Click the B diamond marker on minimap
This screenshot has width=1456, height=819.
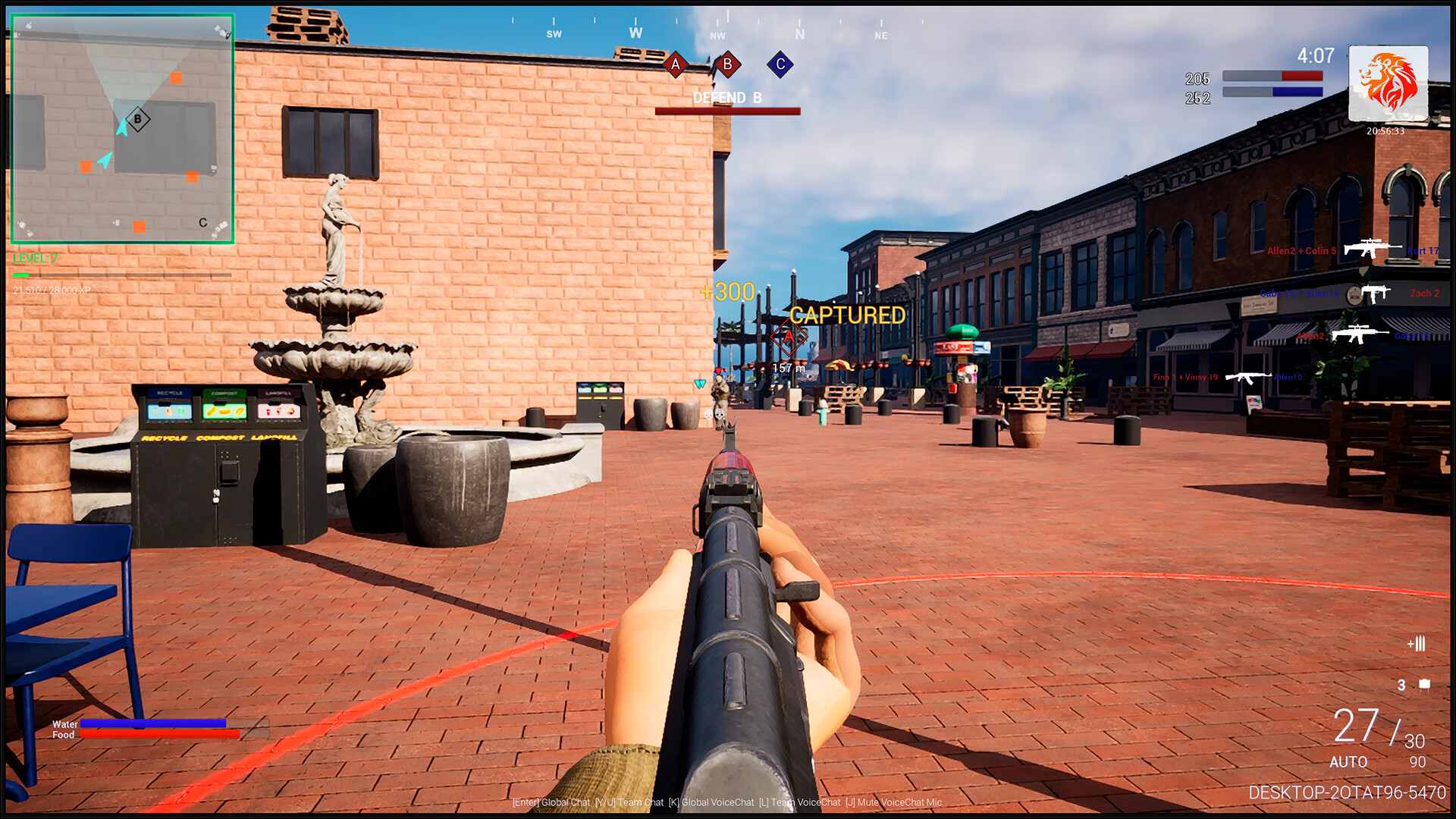(137, 119)
